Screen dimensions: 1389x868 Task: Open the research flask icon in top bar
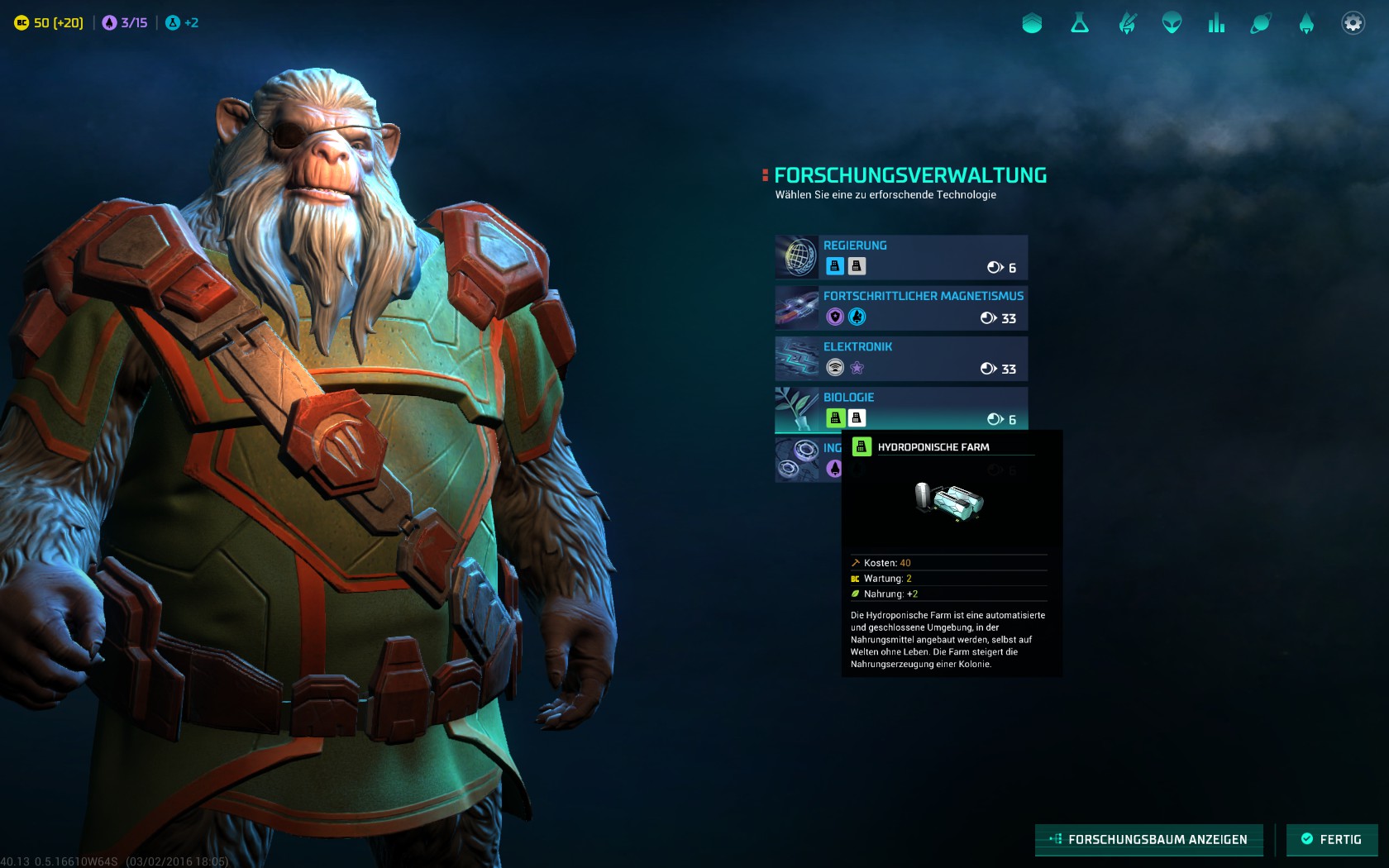point(1080,23)
